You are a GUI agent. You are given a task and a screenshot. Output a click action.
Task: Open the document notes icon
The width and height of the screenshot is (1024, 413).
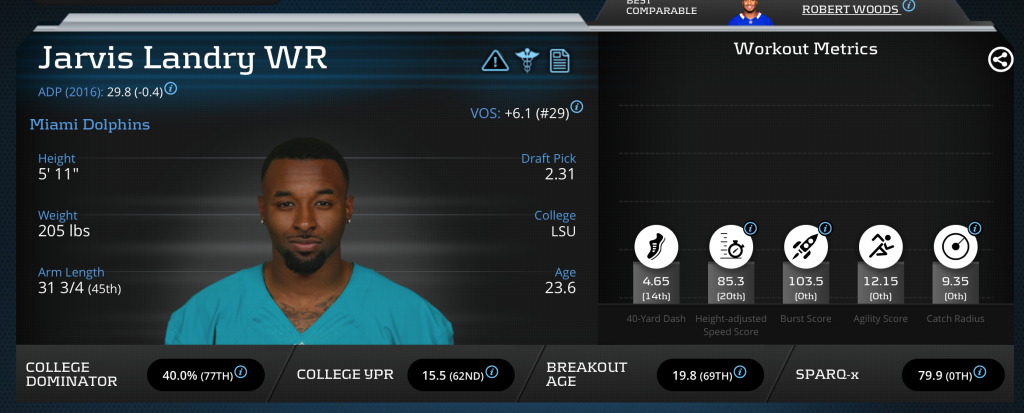point(559,60)
